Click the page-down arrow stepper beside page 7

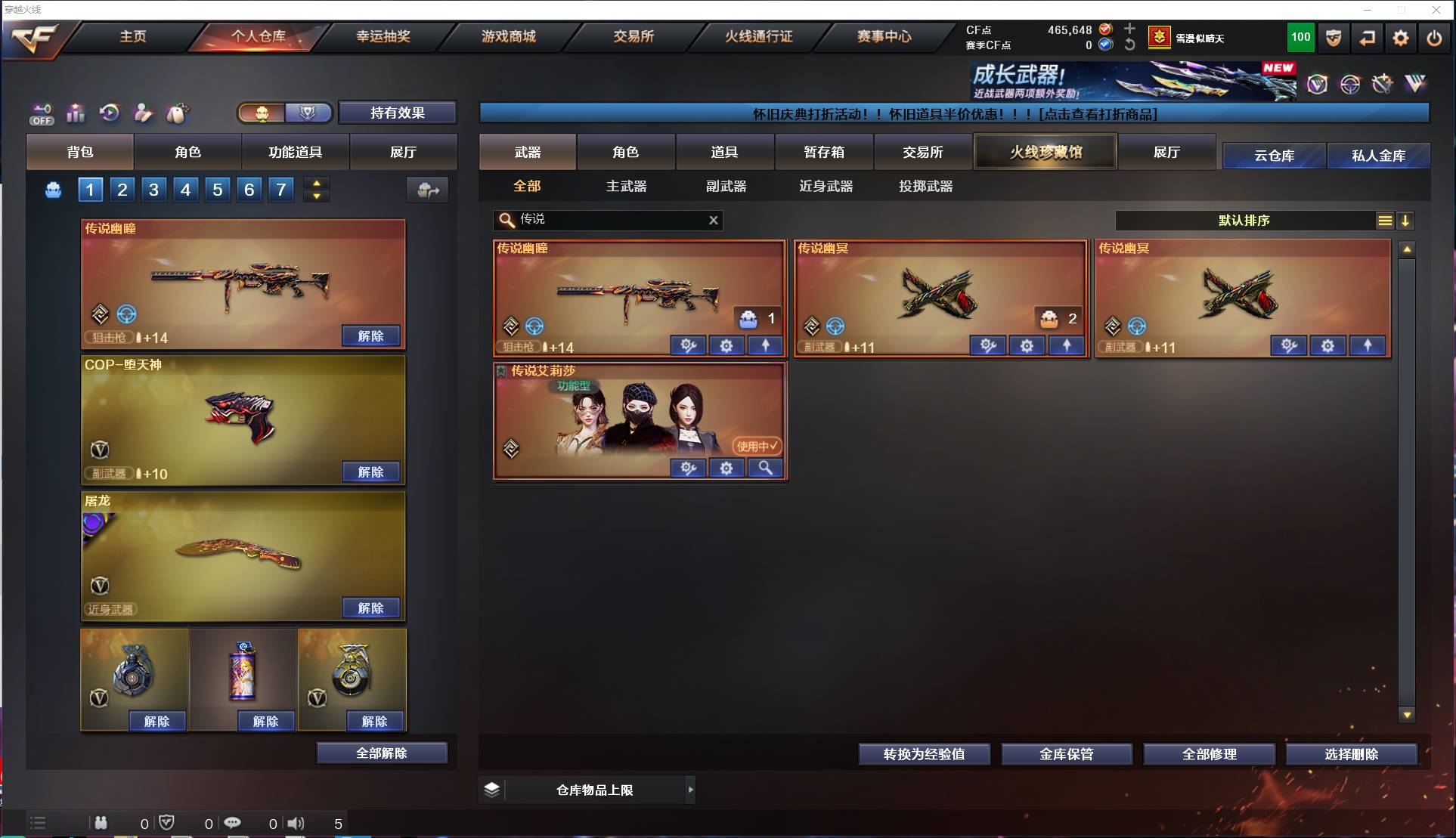(317, 197)
